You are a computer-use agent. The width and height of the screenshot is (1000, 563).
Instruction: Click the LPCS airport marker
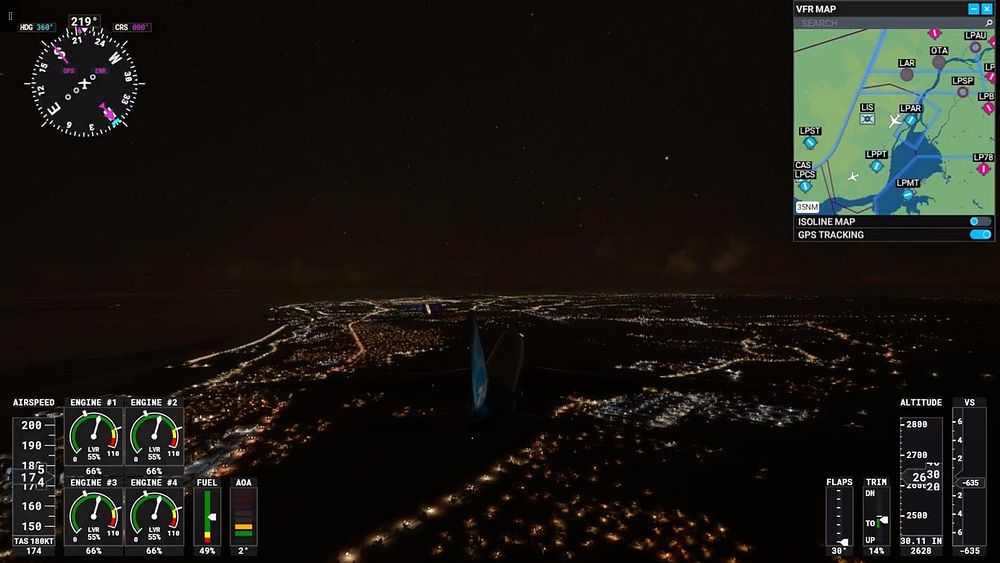coord(805,186)
